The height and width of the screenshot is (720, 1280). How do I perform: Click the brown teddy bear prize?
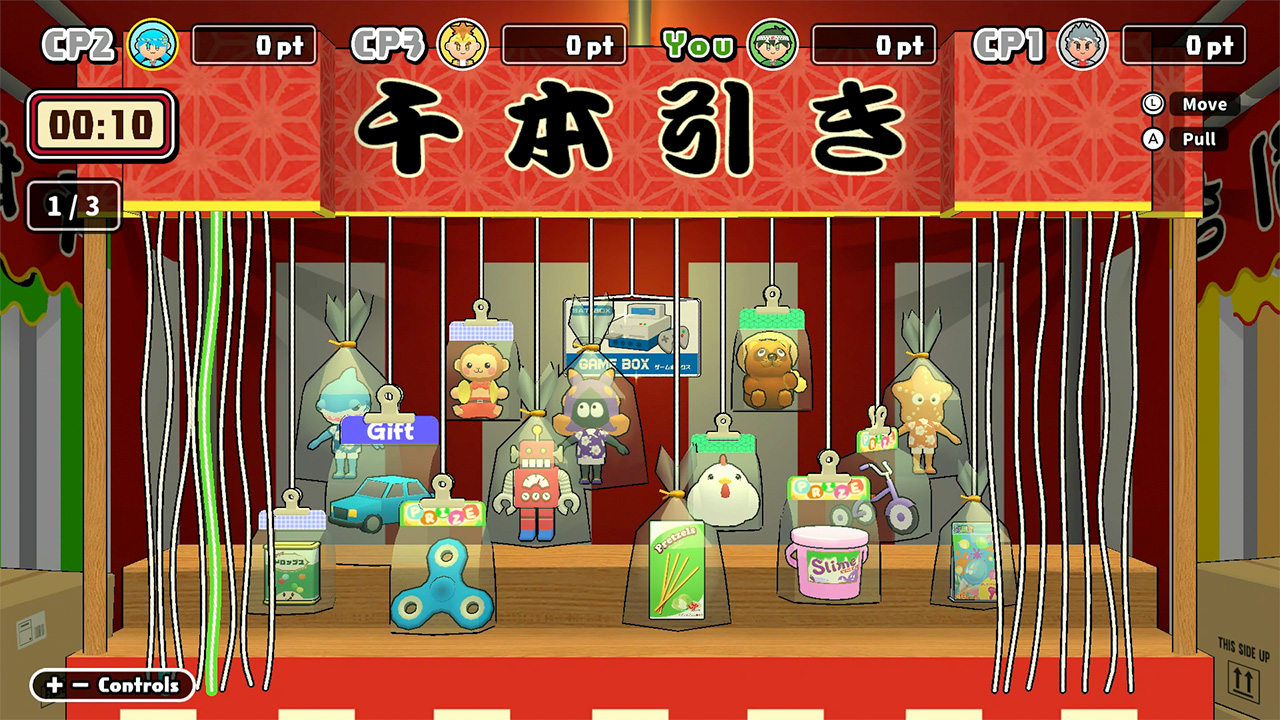(x=768, y=366)
